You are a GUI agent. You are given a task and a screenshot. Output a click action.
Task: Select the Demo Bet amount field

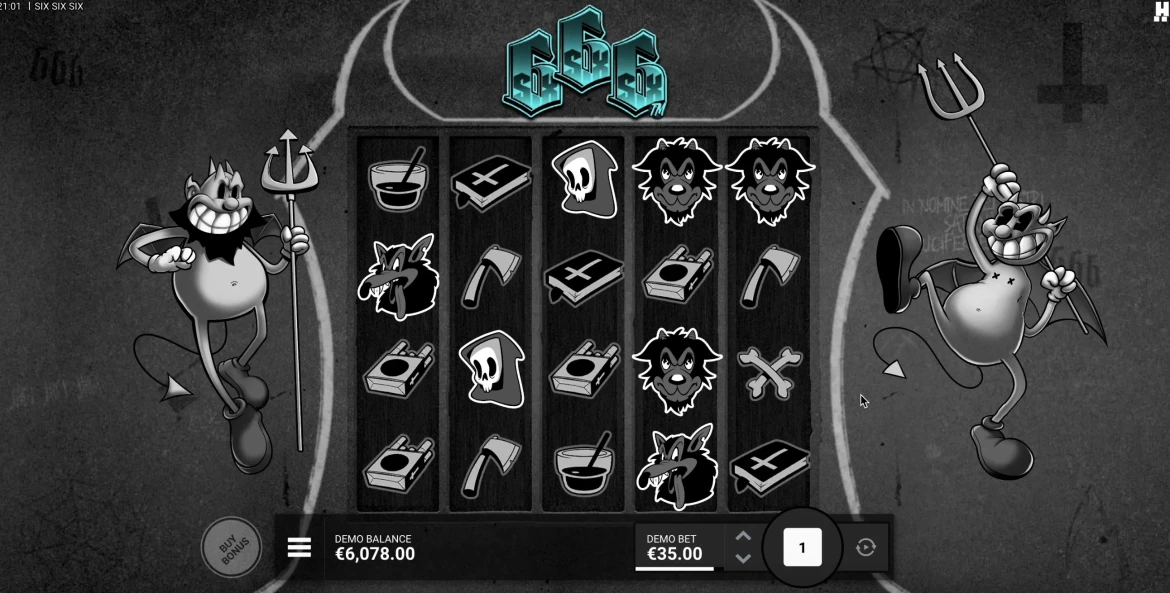point(675,547)
